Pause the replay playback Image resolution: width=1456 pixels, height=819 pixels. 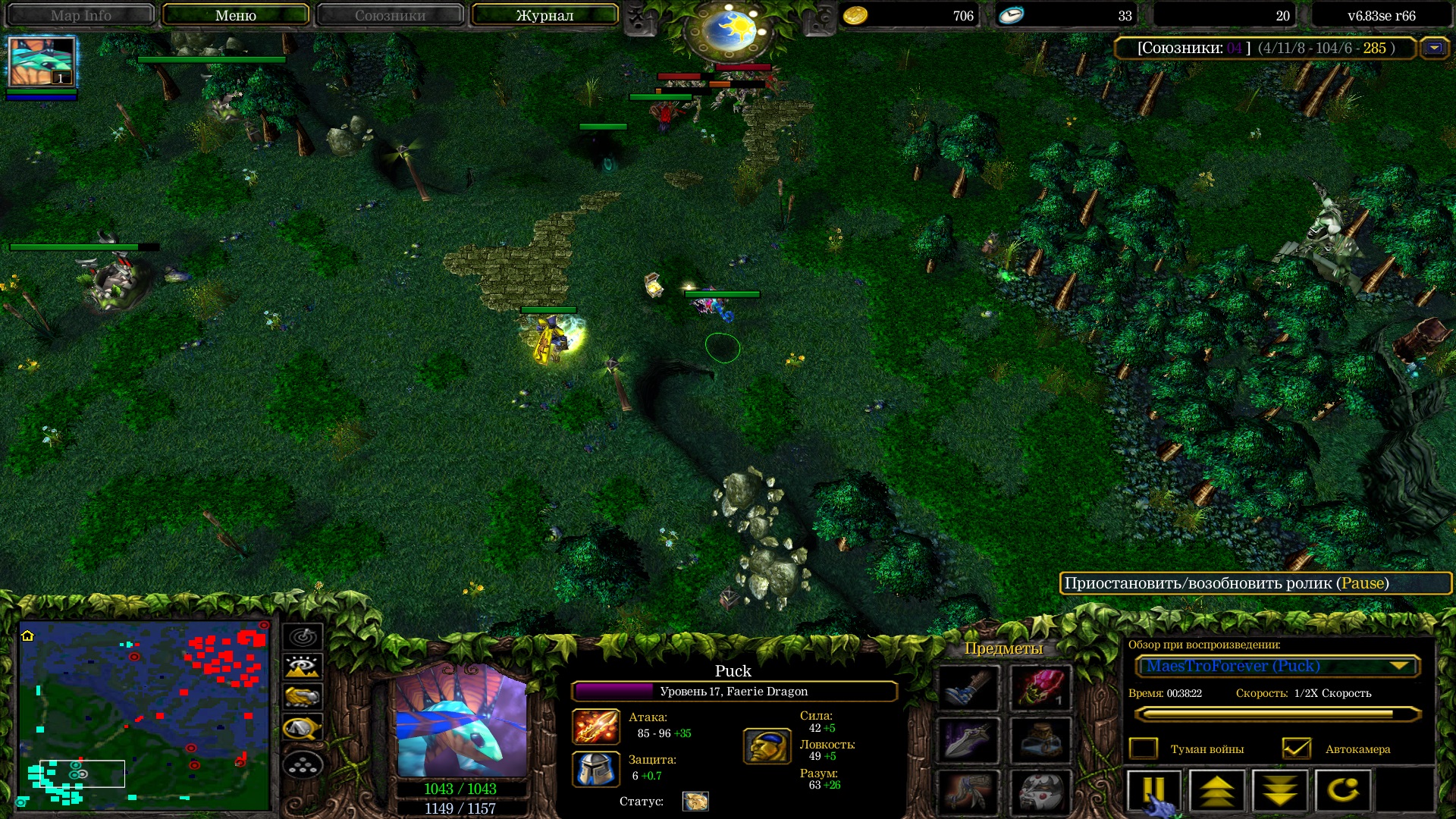[1153, 791]
